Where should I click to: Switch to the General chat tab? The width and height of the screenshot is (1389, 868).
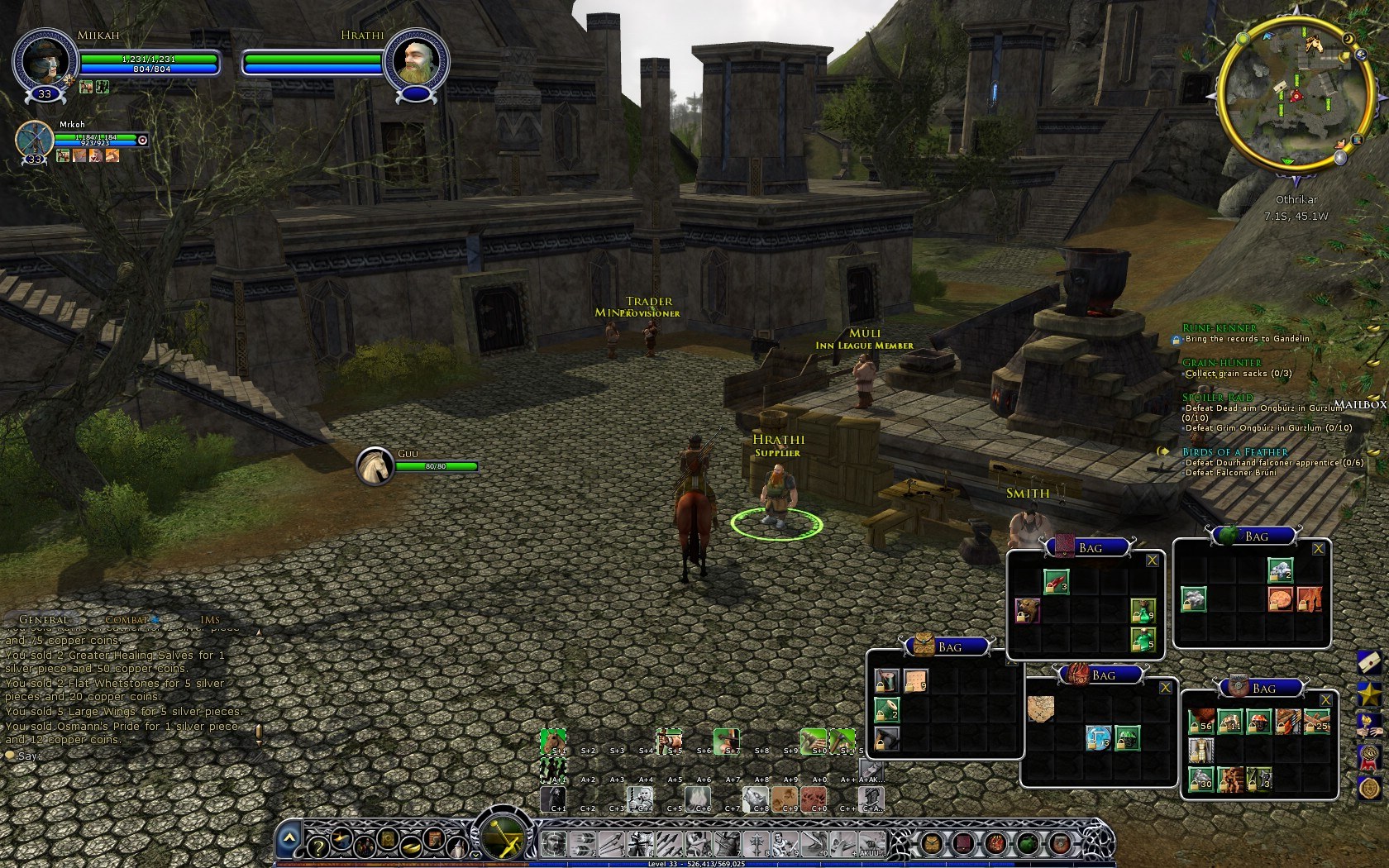(44, 619)
